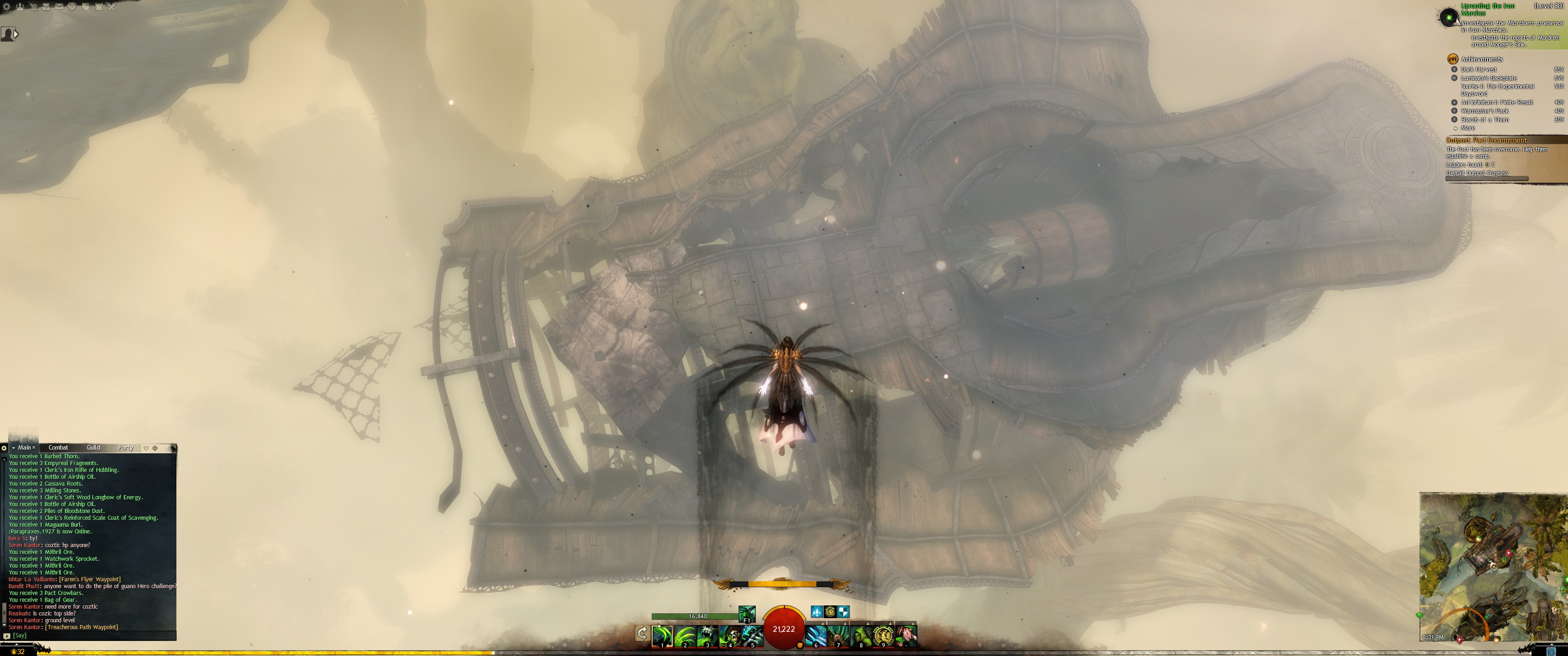
Task: Expand the party portrait arrow
Action: pyautogui.click(x=16, y=34)
